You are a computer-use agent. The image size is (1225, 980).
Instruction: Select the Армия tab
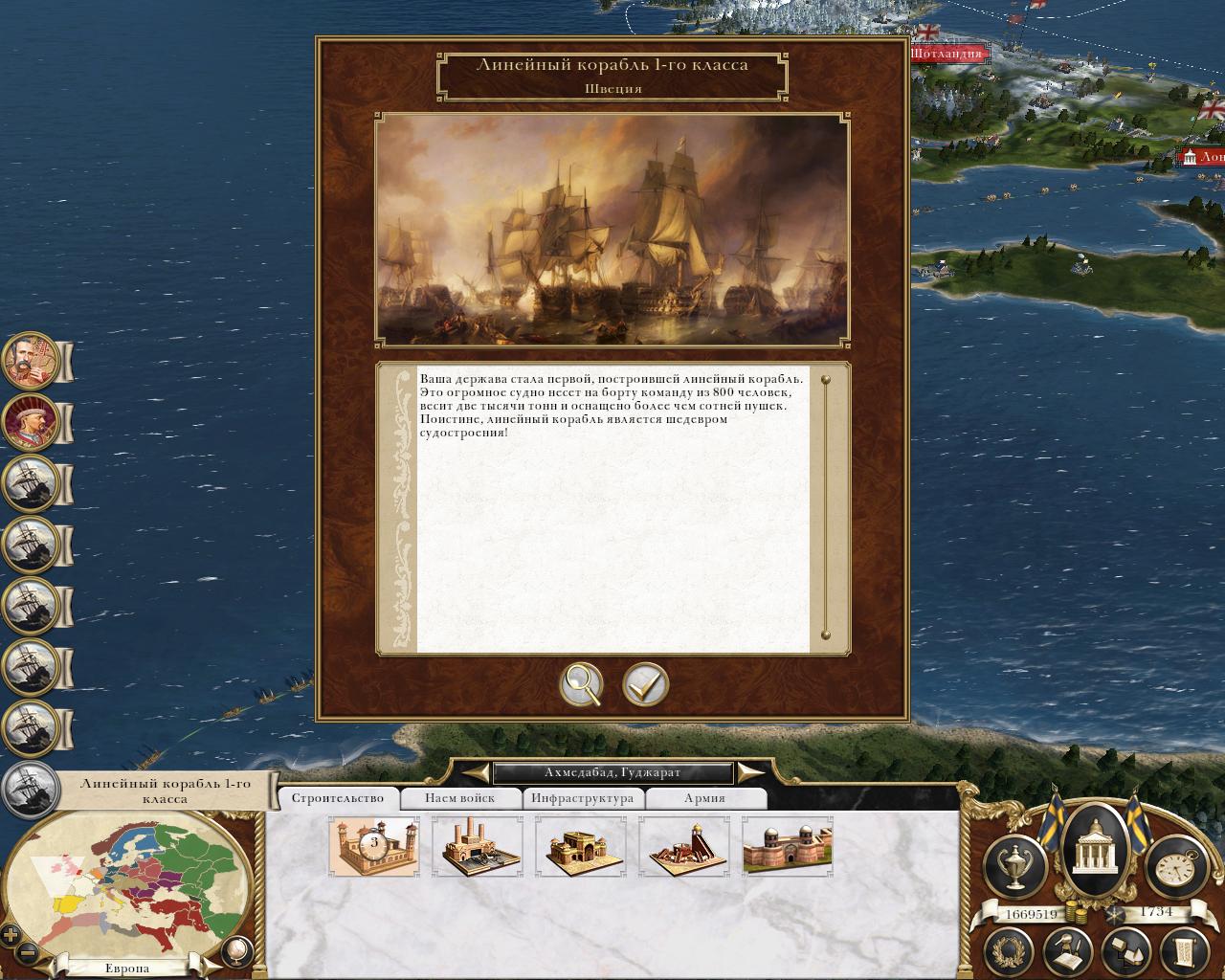point(704,798)
